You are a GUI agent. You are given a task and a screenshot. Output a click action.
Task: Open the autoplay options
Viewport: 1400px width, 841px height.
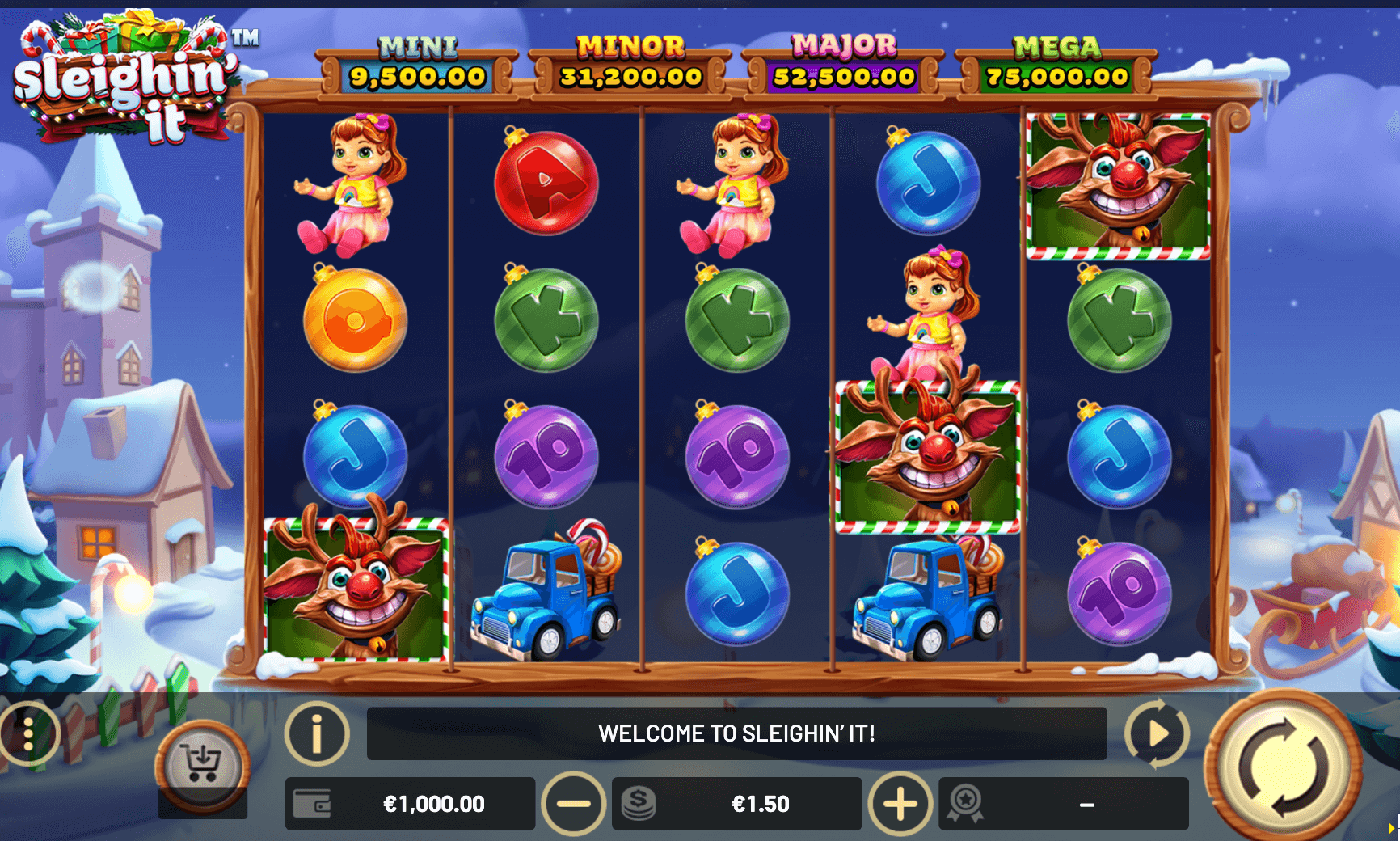coord(1157,733)
